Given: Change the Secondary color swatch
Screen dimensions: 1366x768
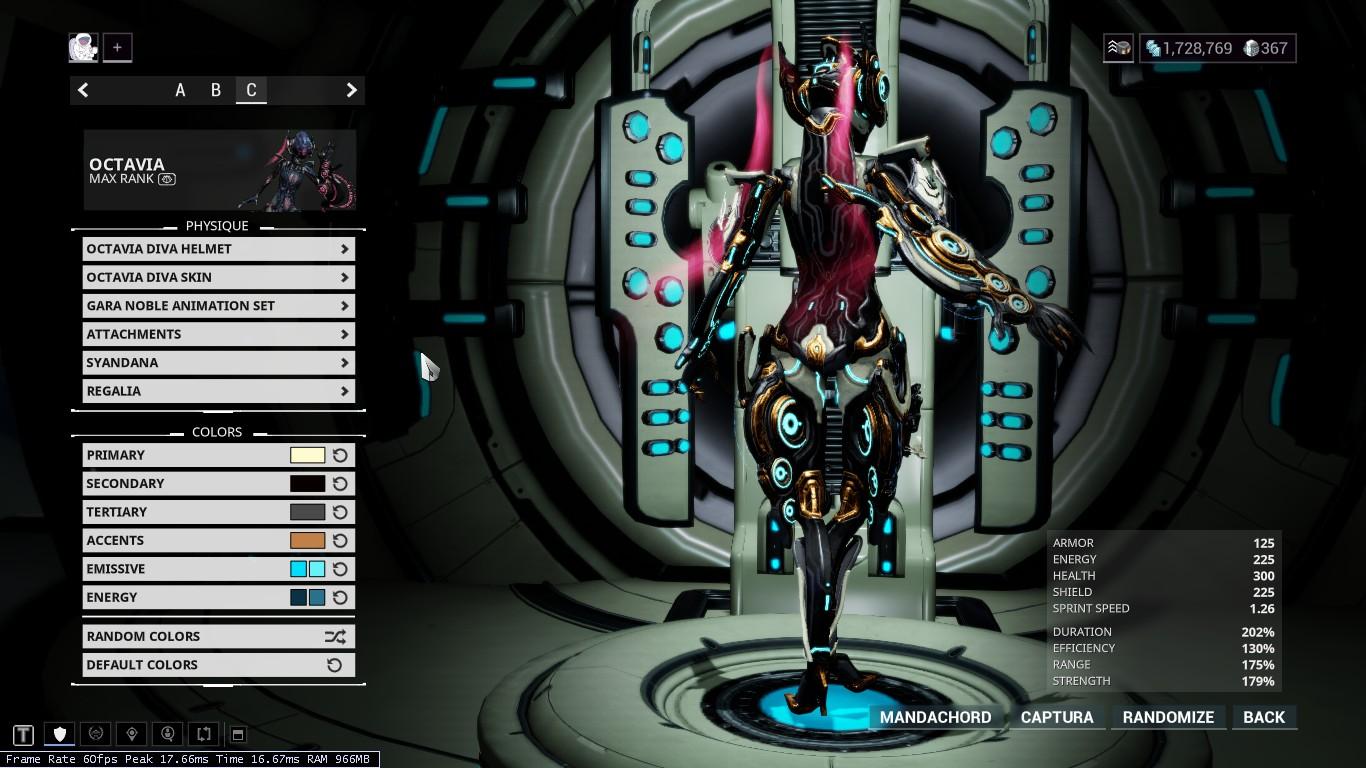Looking at the screenshot, I should point(307,484).
